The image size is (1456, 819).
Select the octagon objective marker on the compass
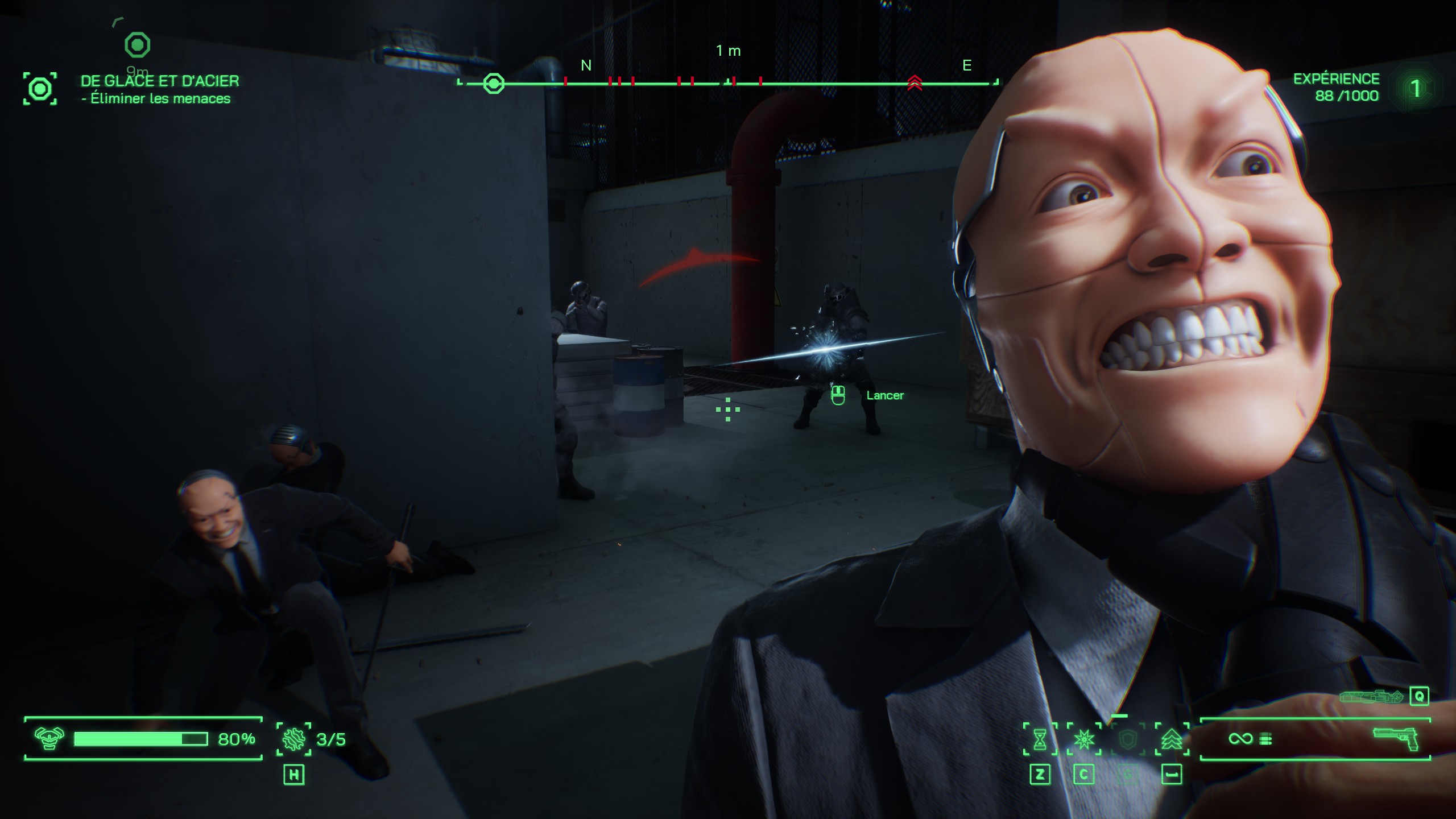[493, 84]
